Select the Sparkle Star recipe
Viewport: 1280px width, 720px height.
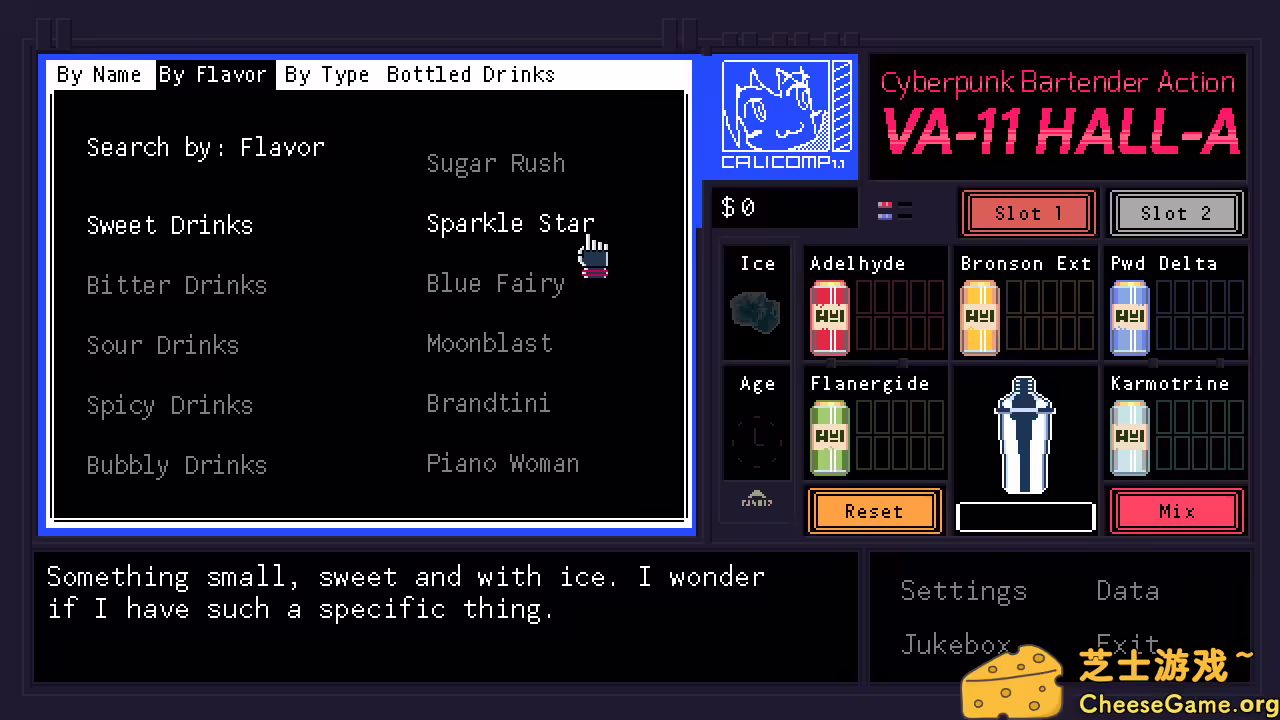[x=510, y=223]
